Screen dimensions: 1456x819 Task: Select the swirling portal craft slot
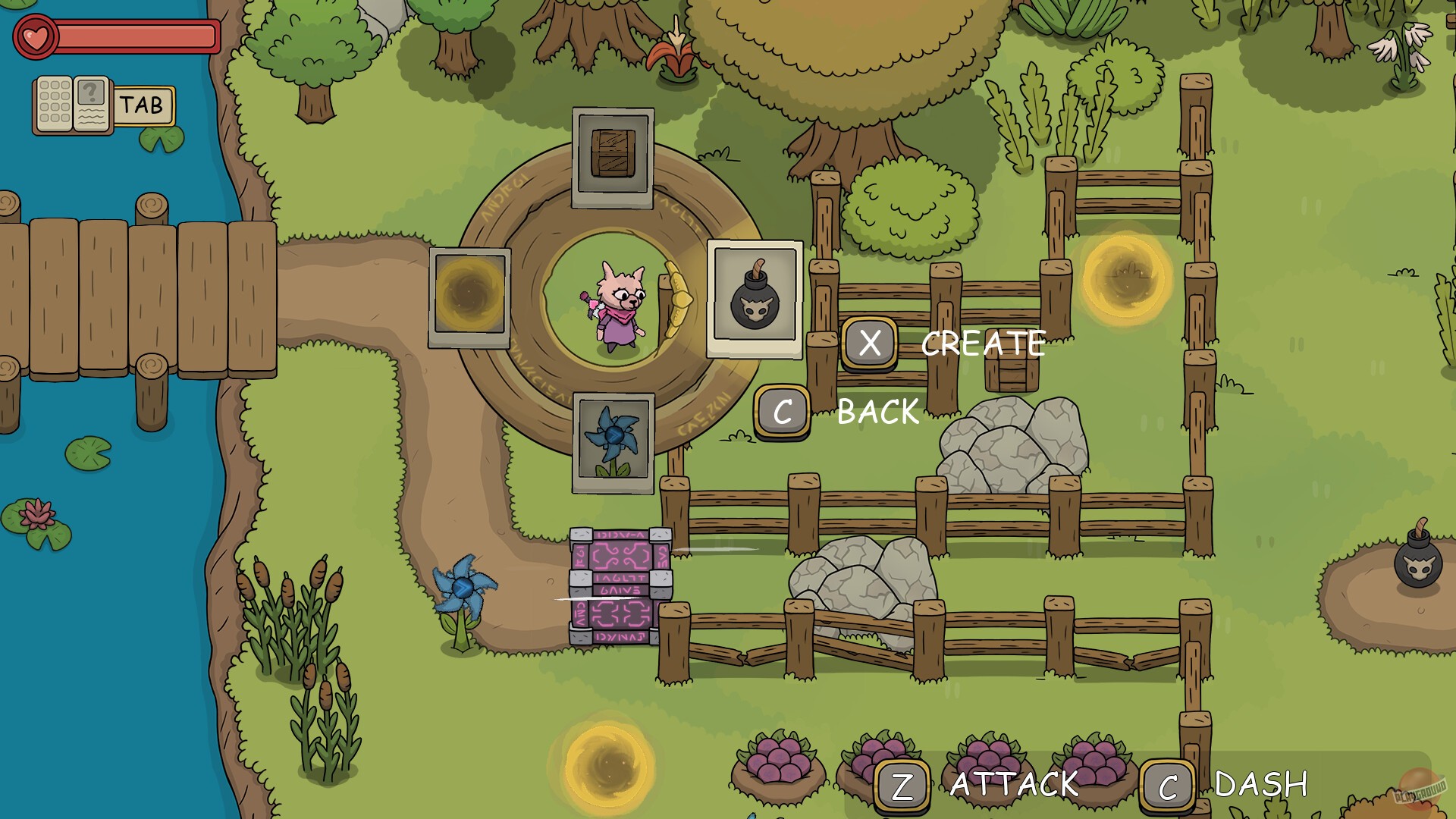coord(468,297)
